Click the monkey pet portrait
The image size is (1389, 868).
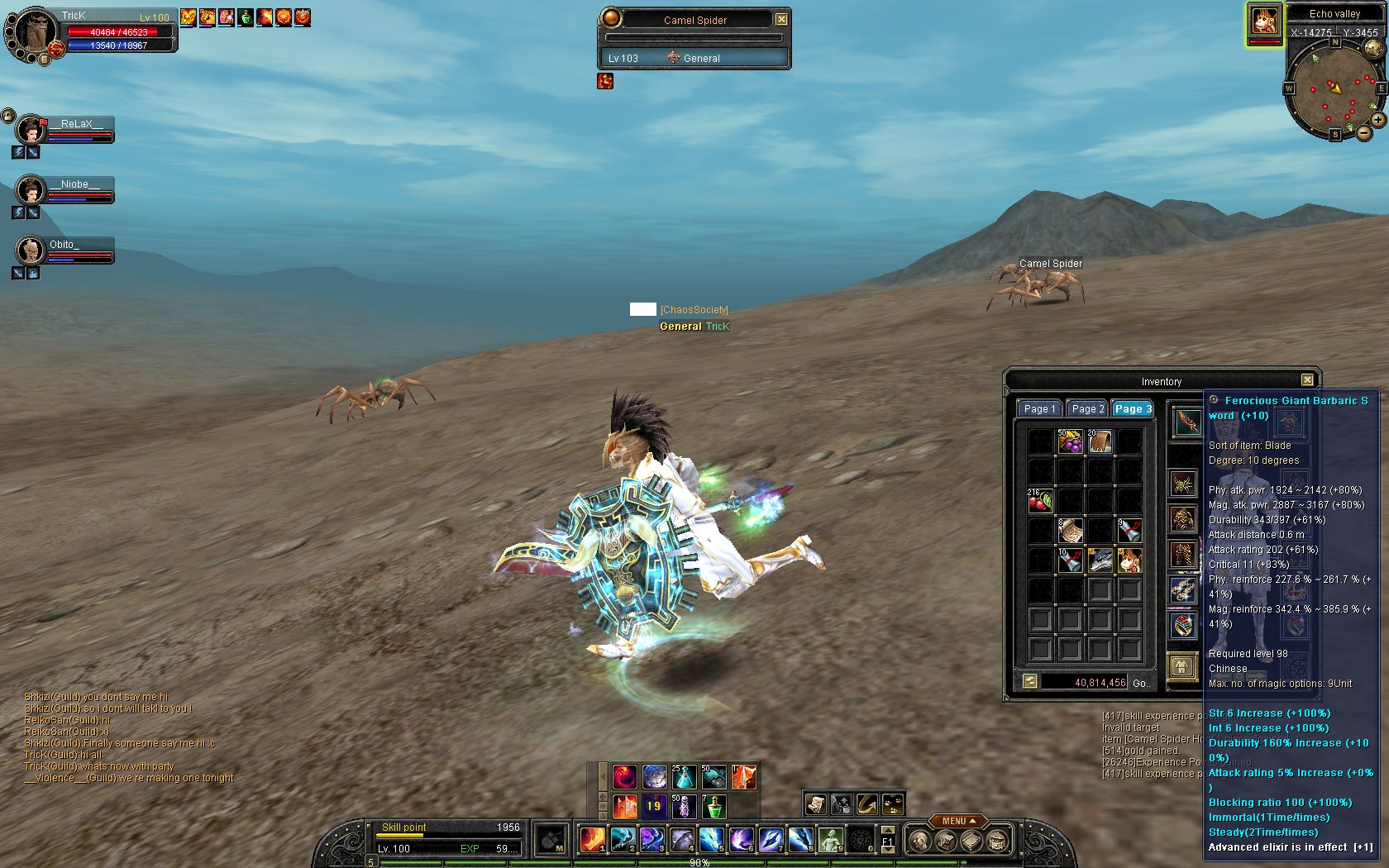(x=1264, y=21)
